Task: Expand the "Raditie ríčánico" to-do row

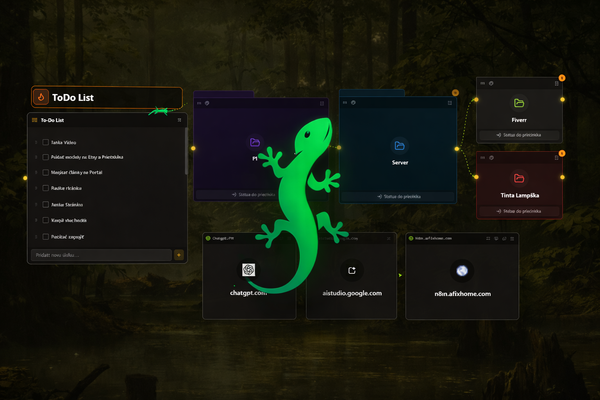Action: [36, 188]
